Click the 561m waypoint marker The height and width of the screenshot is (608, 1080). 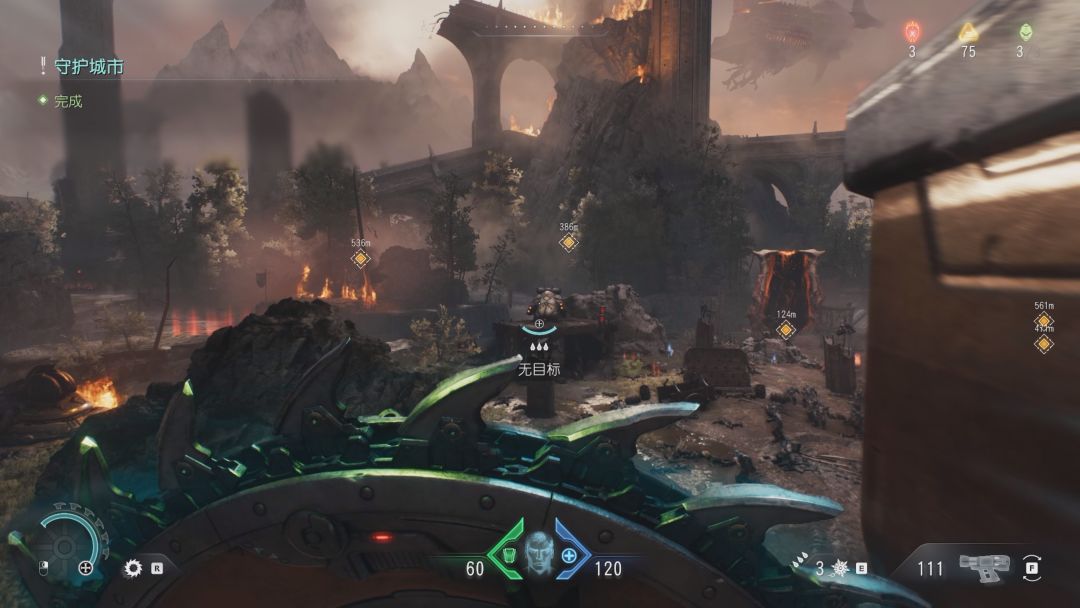pyautogui.click(x=1044, y=322)
